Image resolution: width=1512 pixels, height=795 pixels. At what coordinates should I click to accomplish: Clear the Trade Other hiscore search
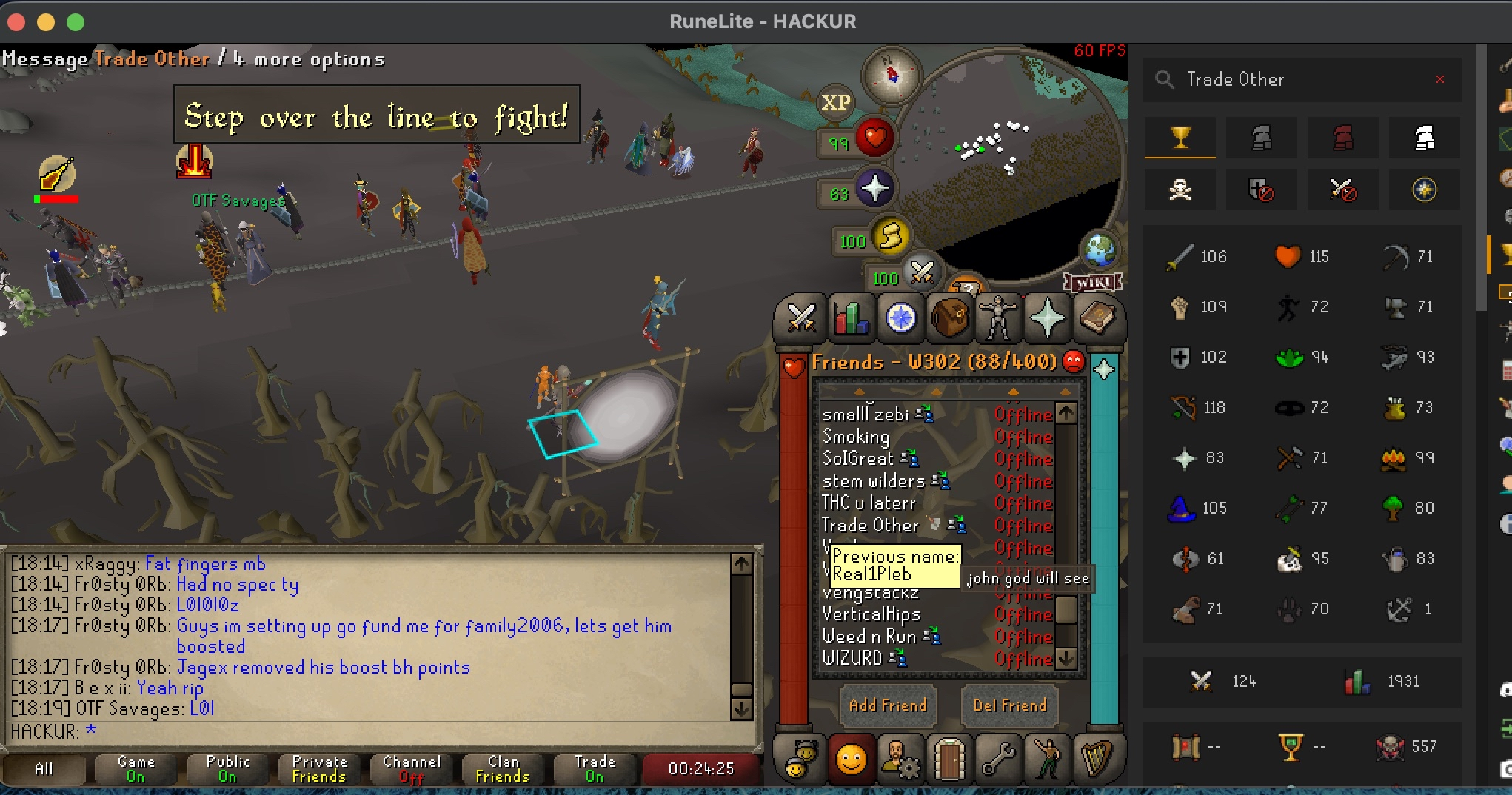(1440, 79)
